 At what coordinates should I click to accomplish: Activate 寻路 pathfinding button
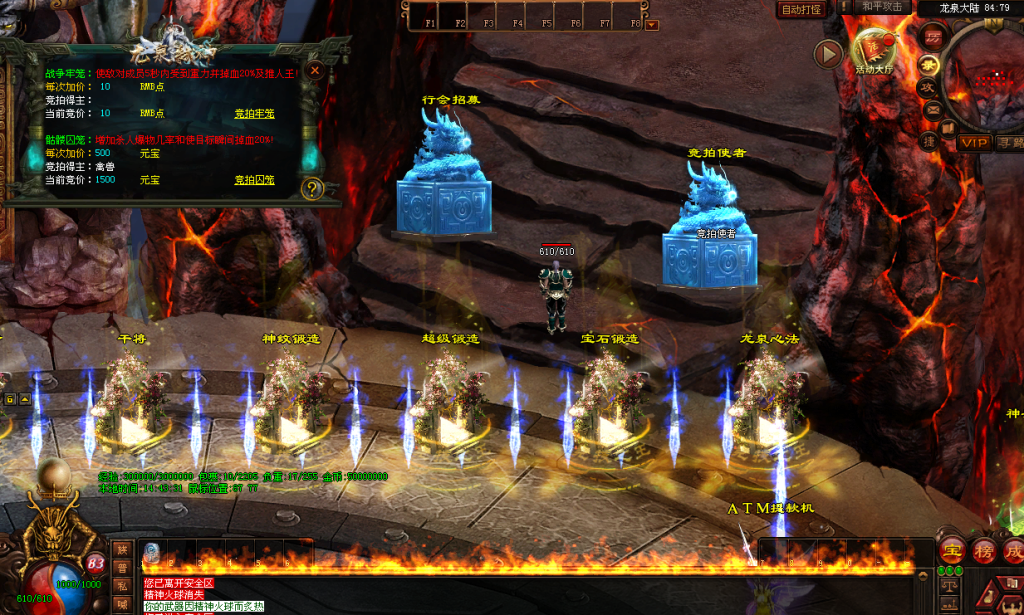coord(1010,143)
